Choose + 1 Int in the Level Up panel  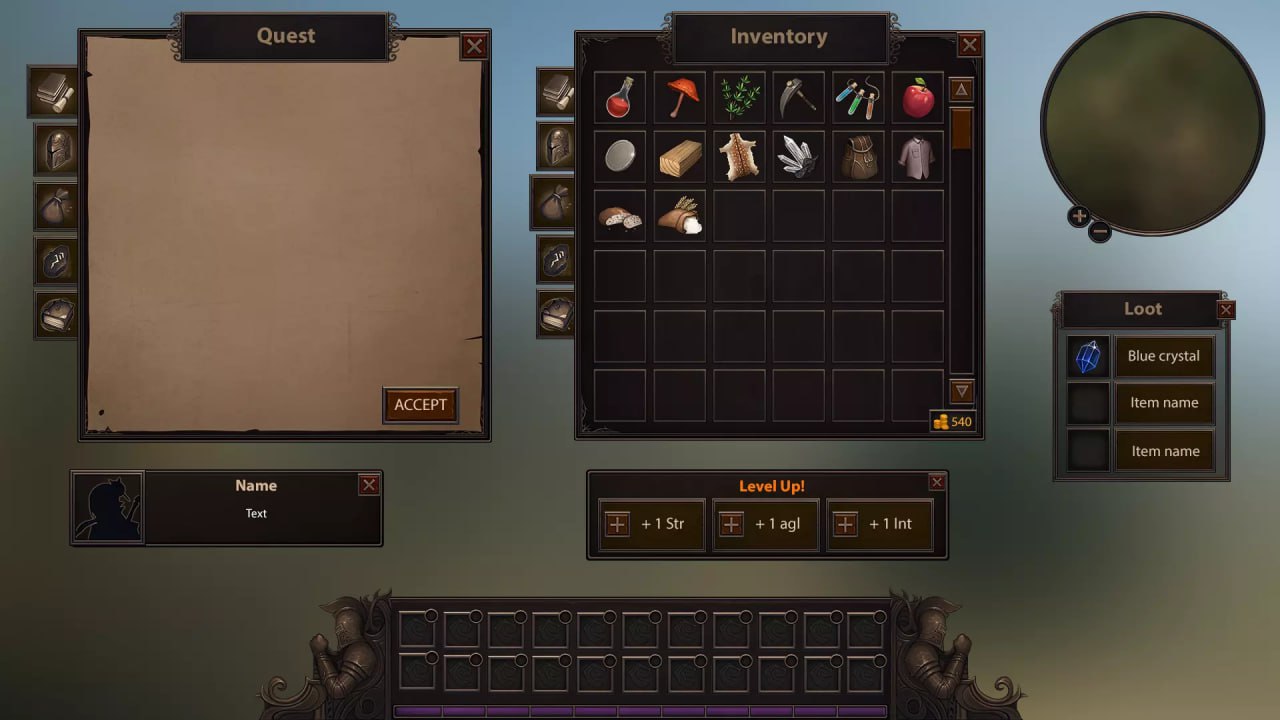point(880,523)
